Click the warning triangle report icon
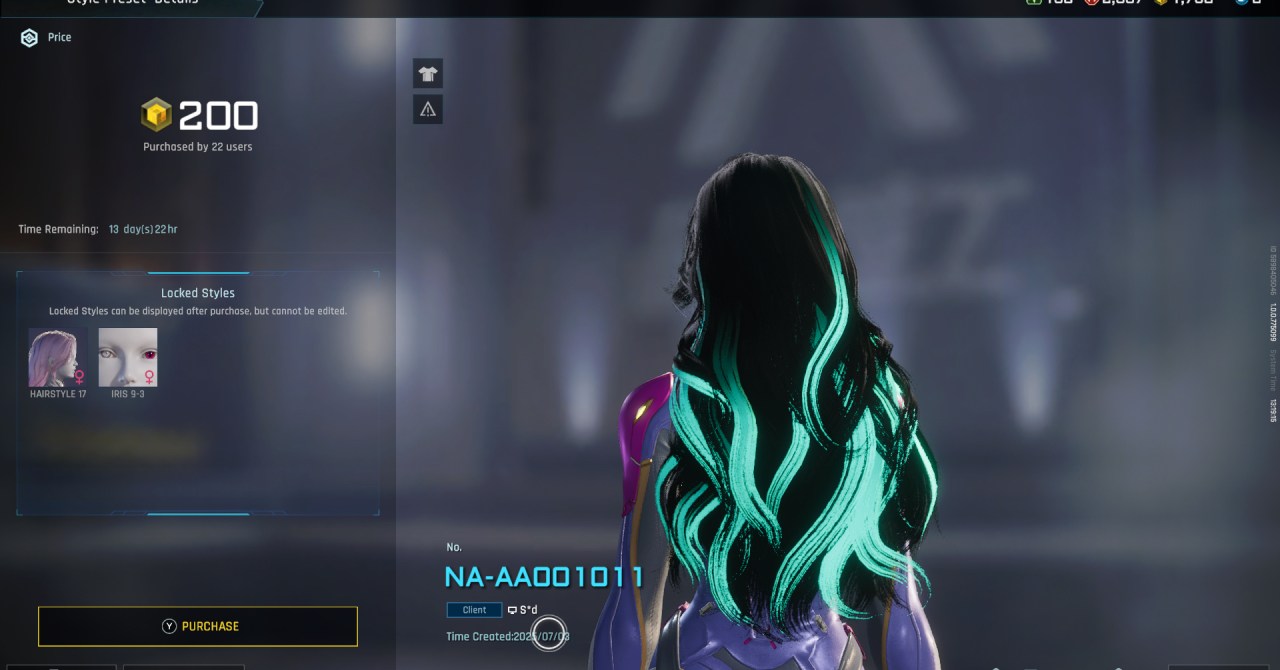 tap(428, 109)
